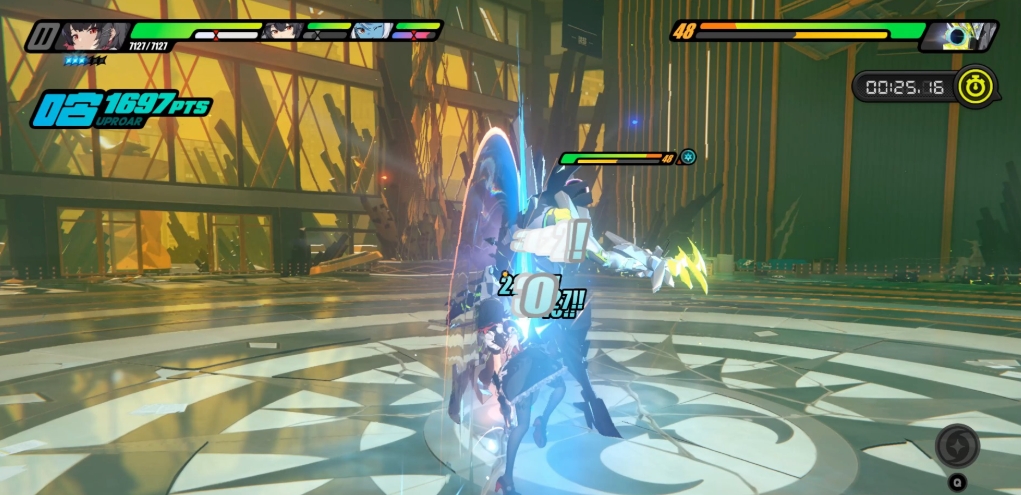Activate the swirling star ultimate ability icon
This screenshot has width=1021, height=495.
coord(957,446)
